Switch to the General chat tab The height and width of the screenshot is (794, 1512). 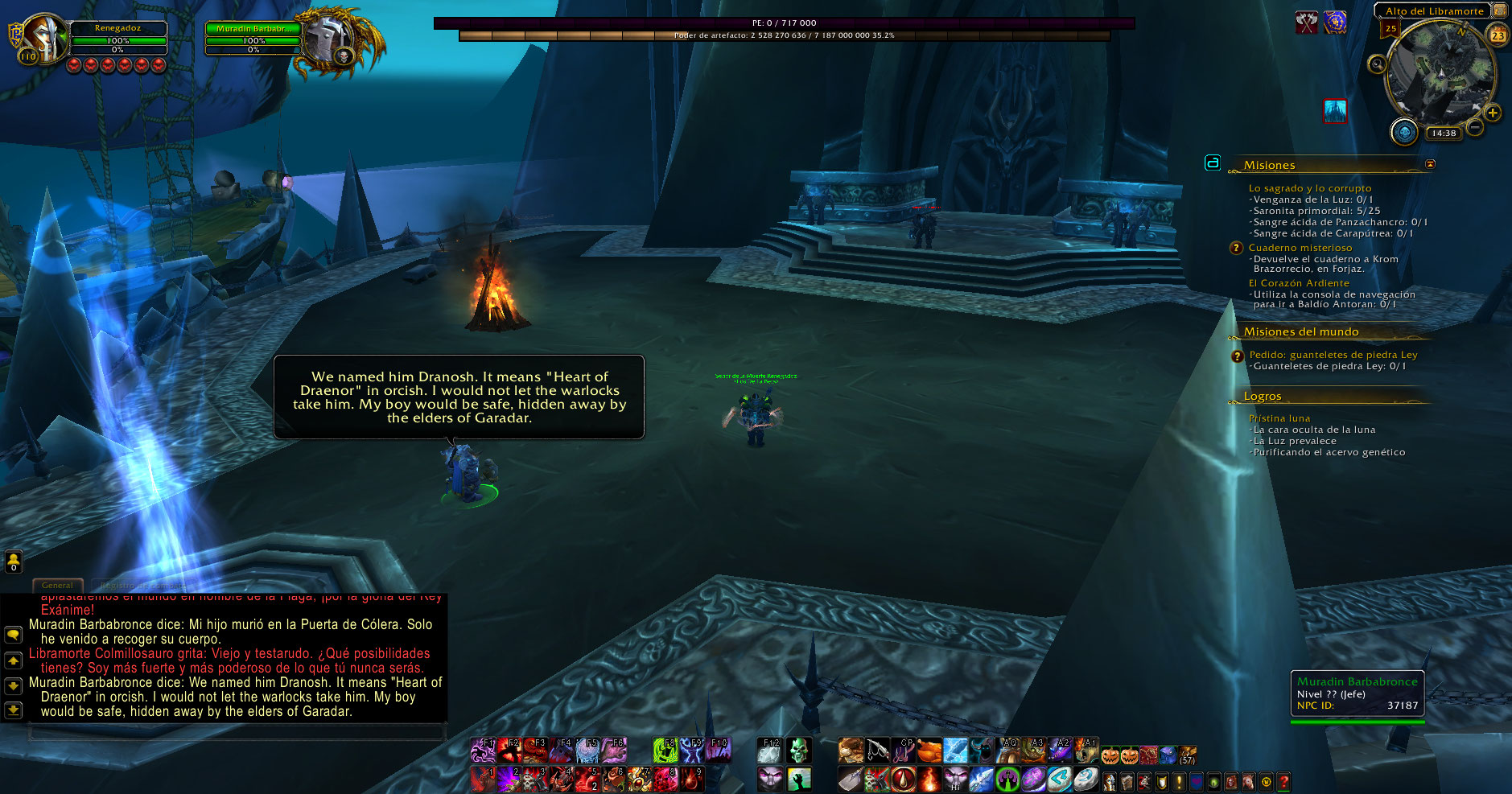point(57,586)
